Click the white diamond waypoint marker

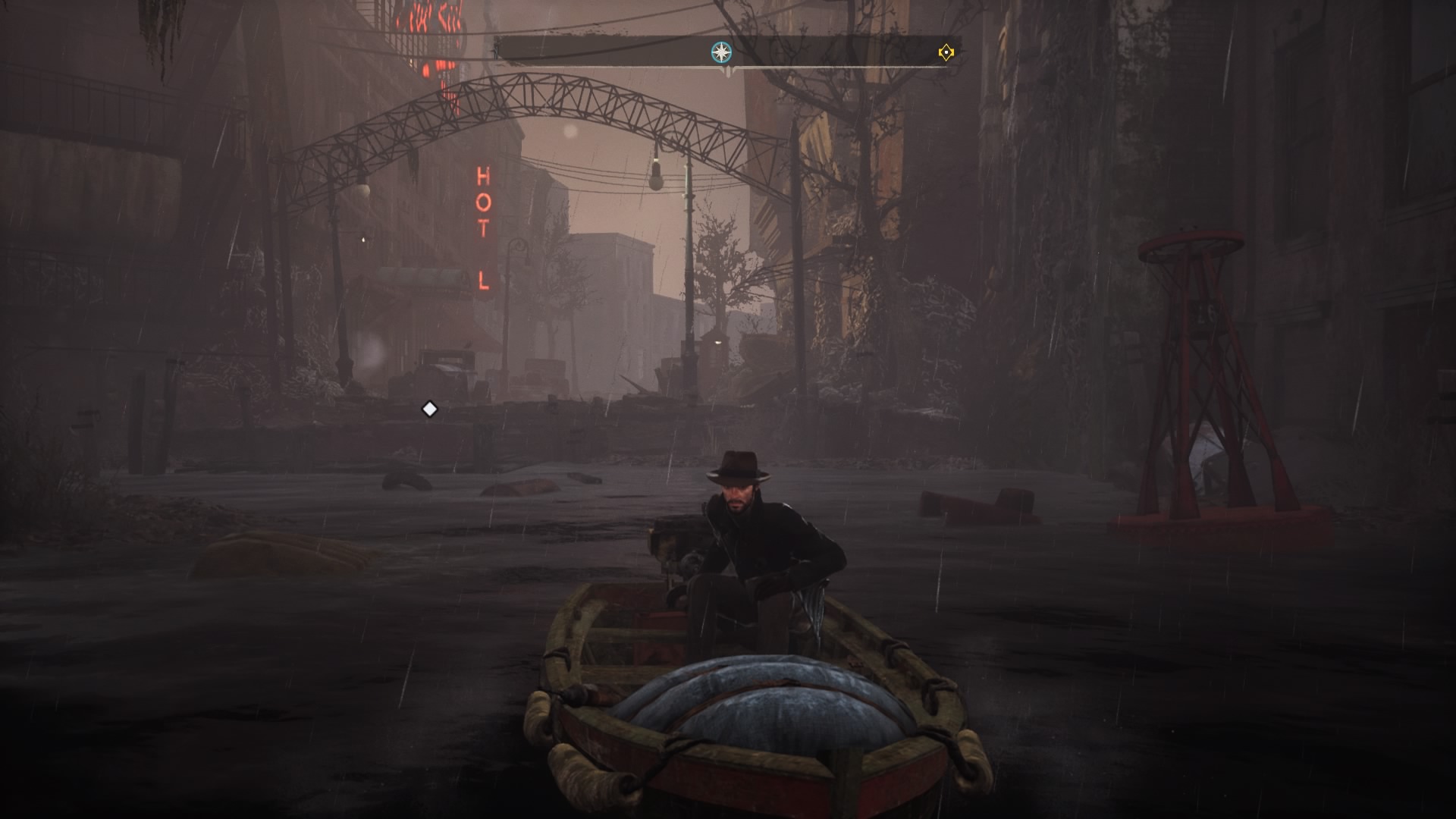429,409
